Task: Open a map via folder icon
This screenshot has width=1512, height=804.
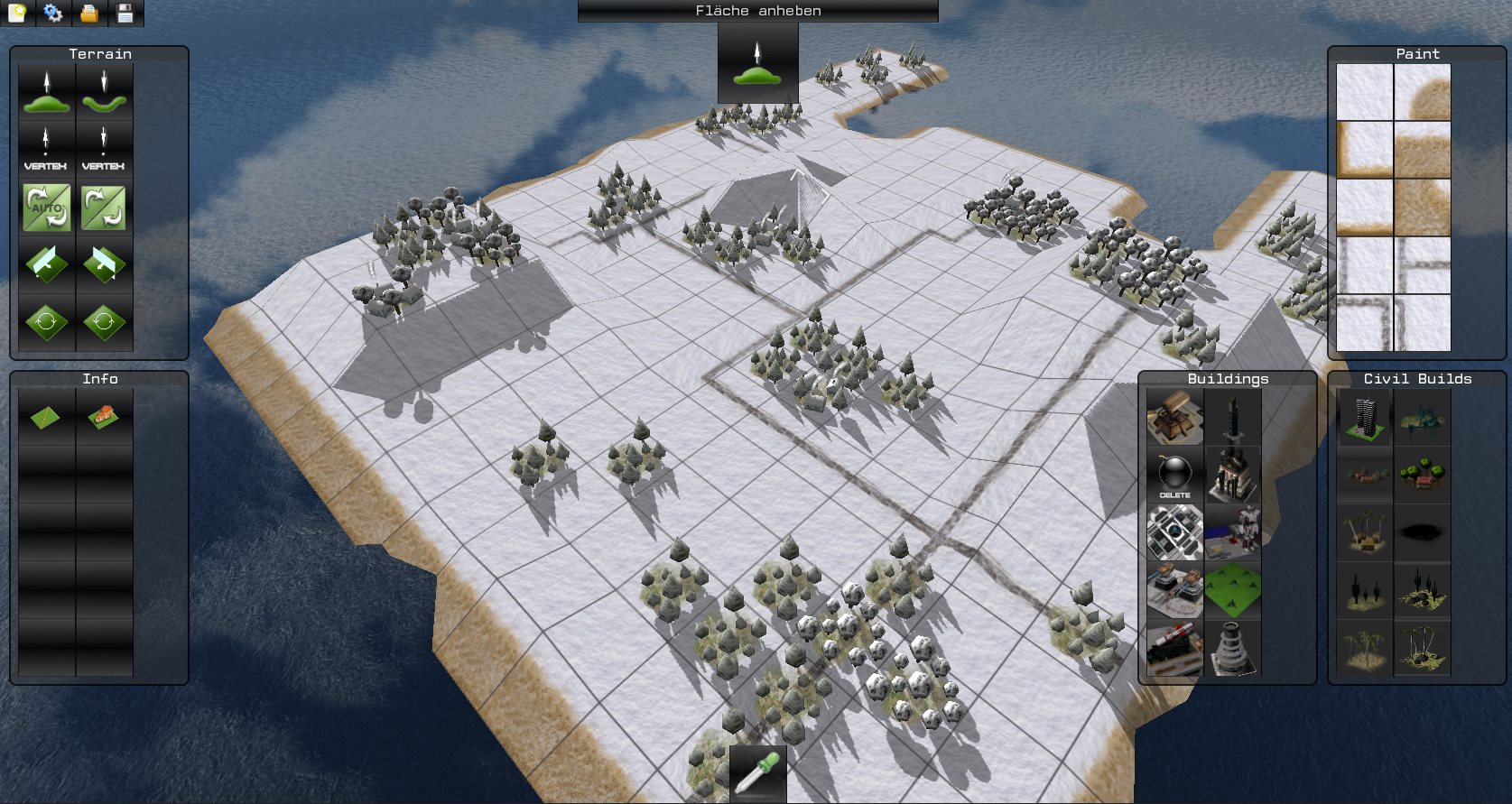Action: (x=89, y=13)
